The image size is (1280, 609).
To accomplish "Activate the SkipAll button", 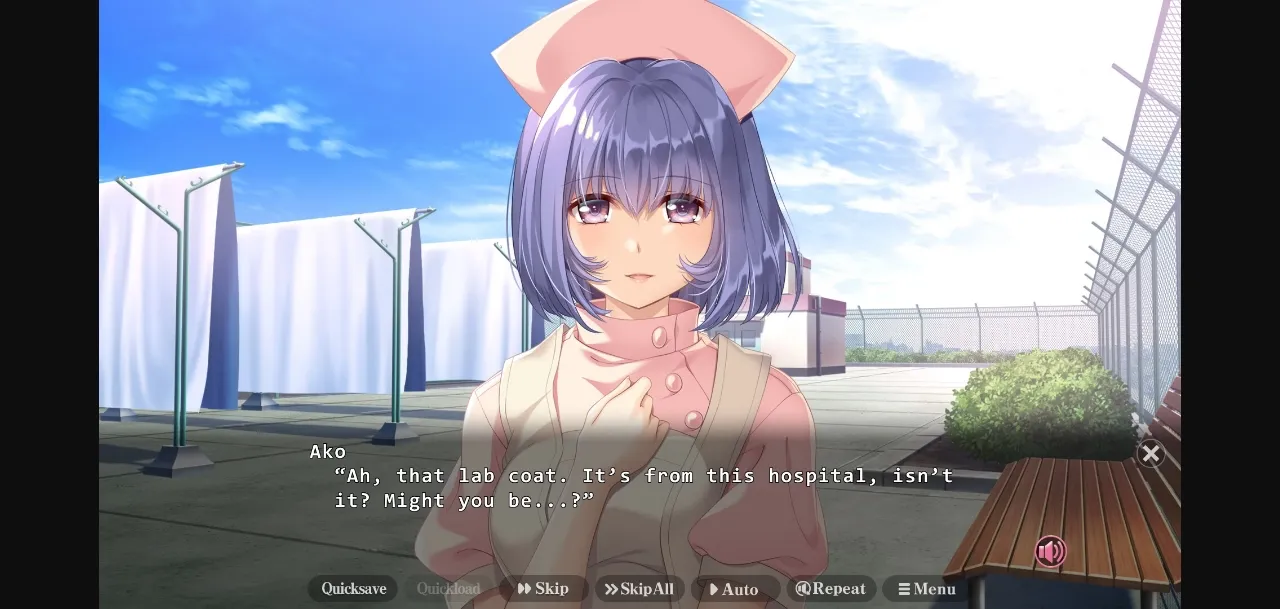I will coord(639,589).
